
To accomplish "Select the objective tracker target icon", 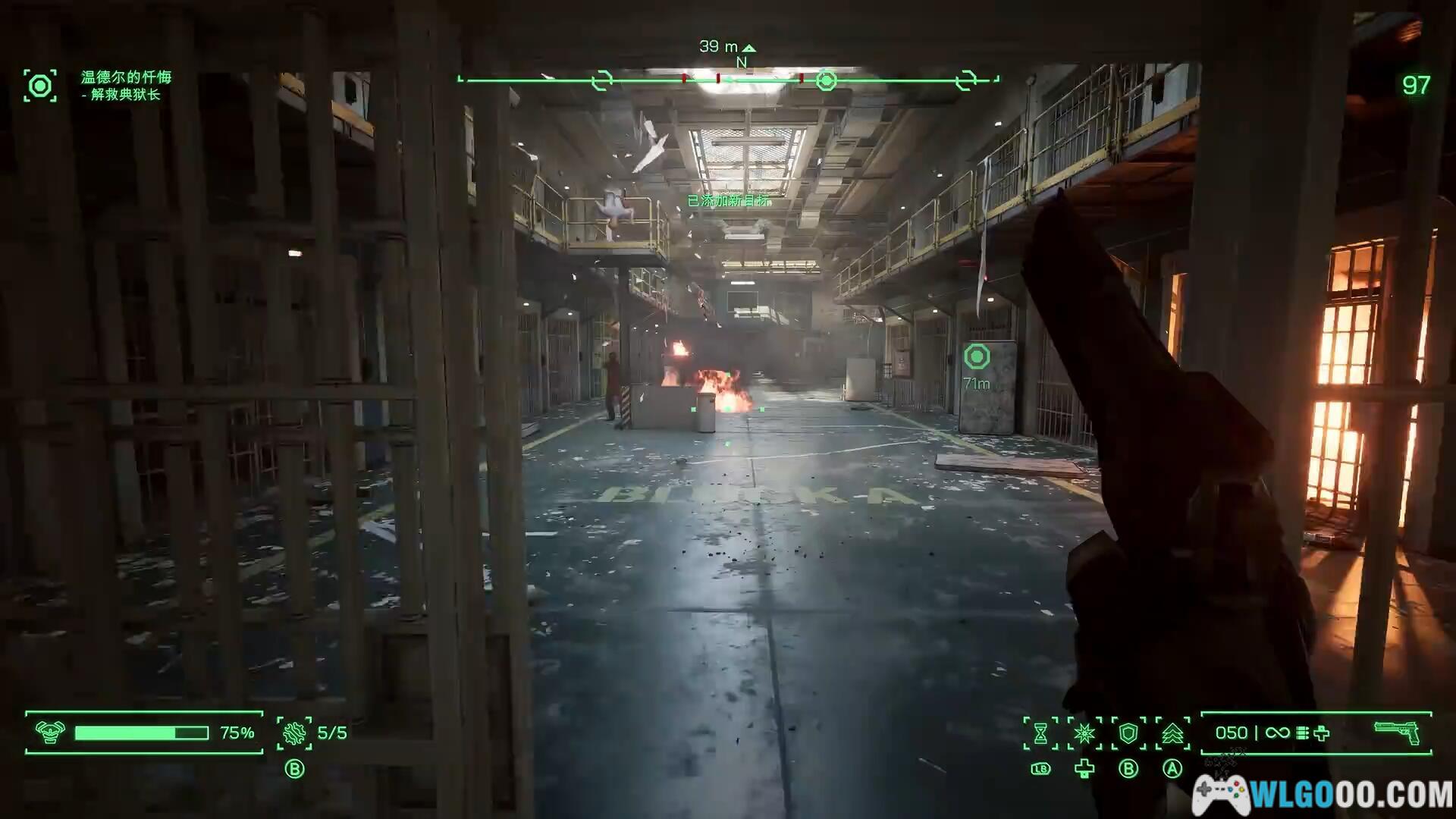I will 40,86.
